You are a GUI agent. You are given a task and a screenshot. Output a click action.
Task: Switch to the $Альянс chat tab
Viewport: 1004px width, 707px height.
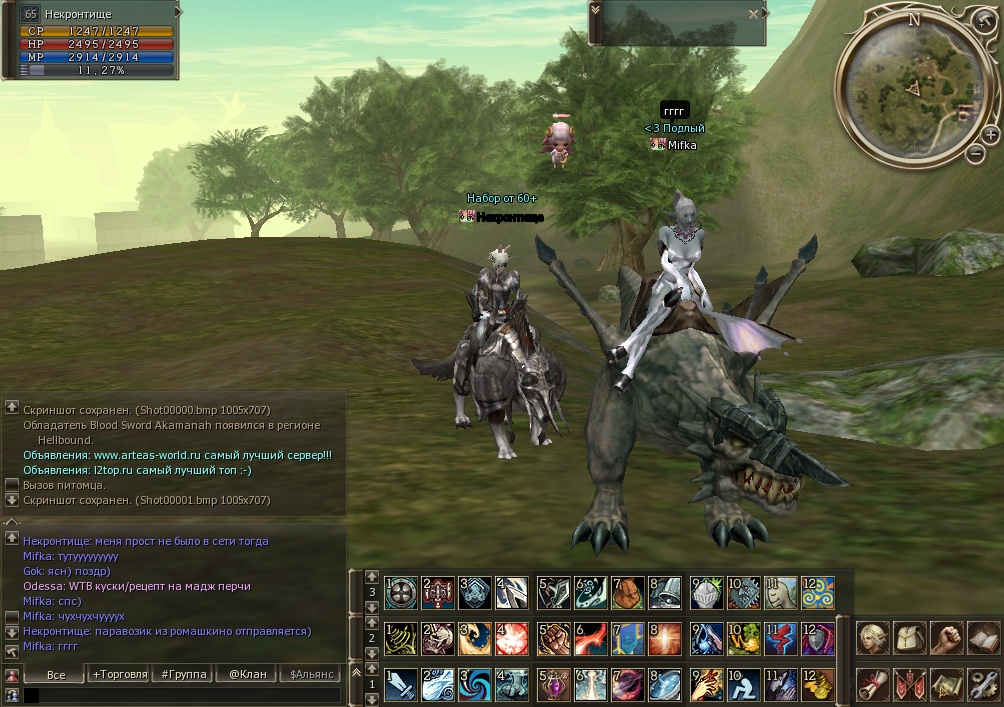[312, 674]
